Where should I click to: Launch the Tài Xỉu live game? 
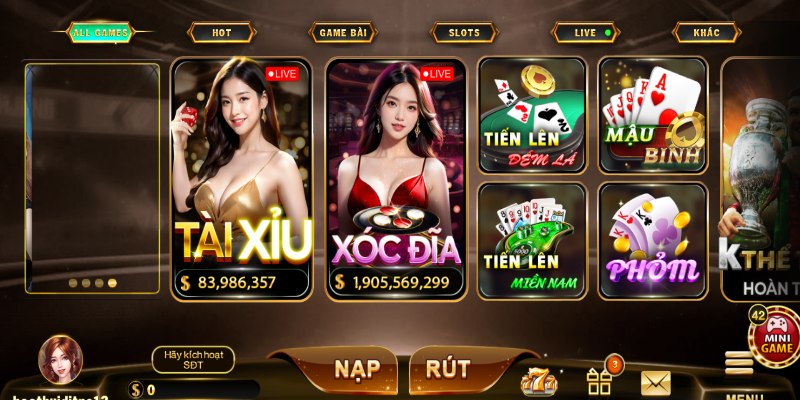(x=243, y=178)
